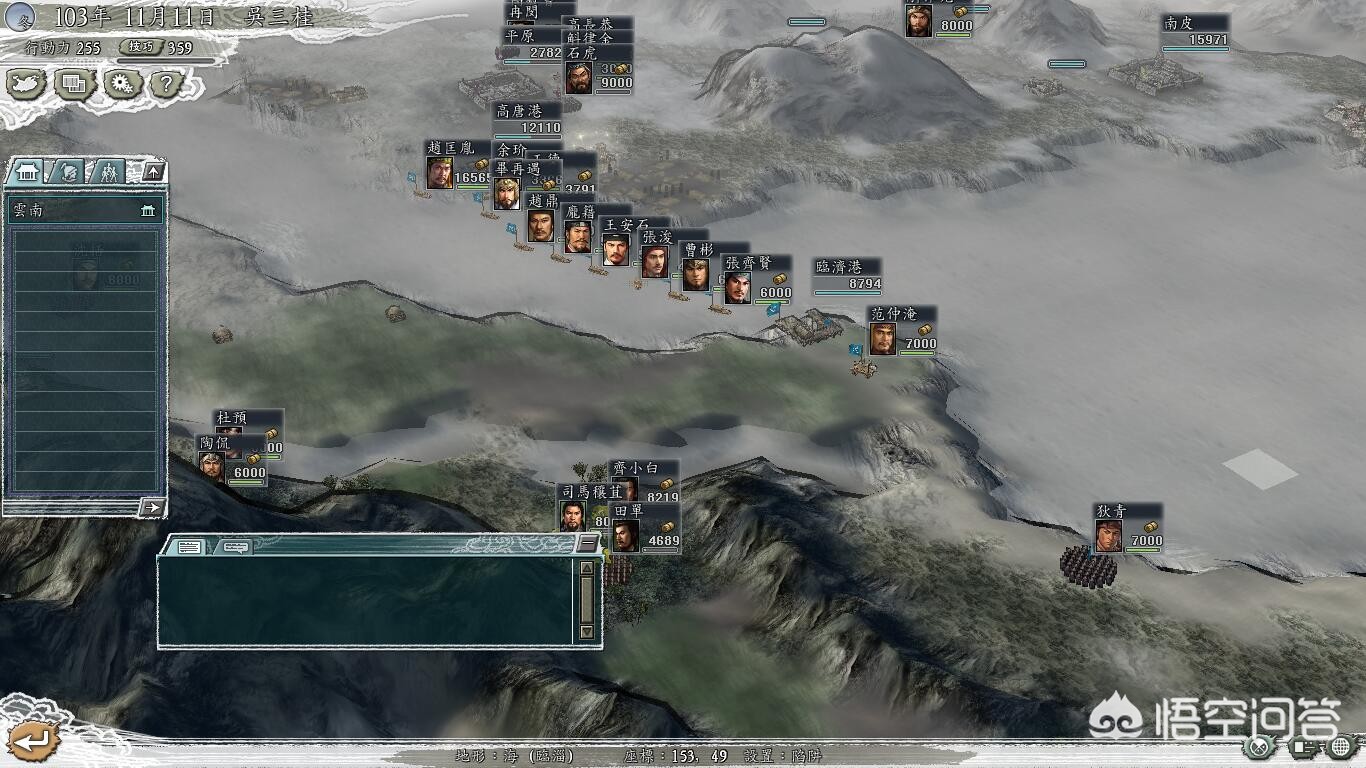Click the message log scroll-up arrow
This screenshot has height=768, width=1366.
pyautogui.click(x=587, y=568)
